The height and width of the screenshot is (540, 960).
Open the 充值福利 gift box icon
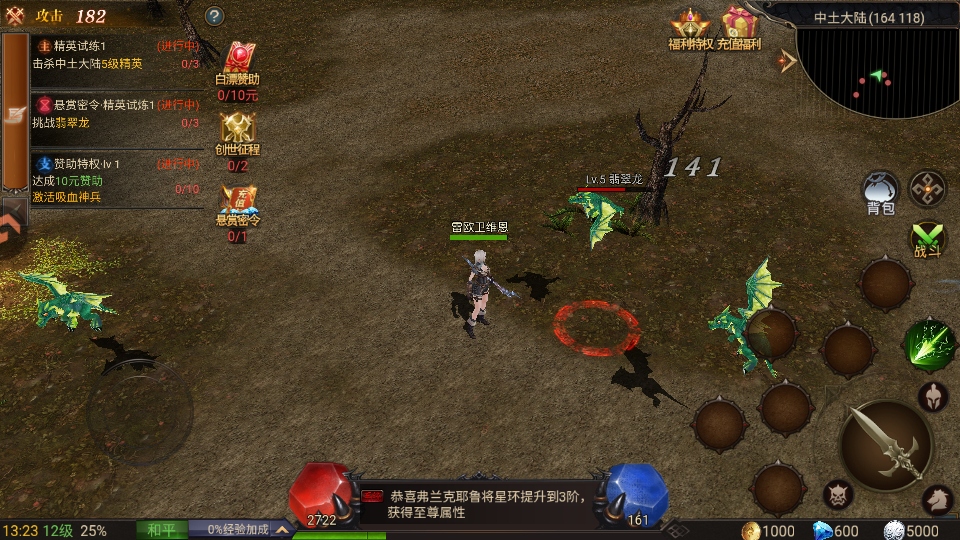pyautogui.click(x=740, y=26)
